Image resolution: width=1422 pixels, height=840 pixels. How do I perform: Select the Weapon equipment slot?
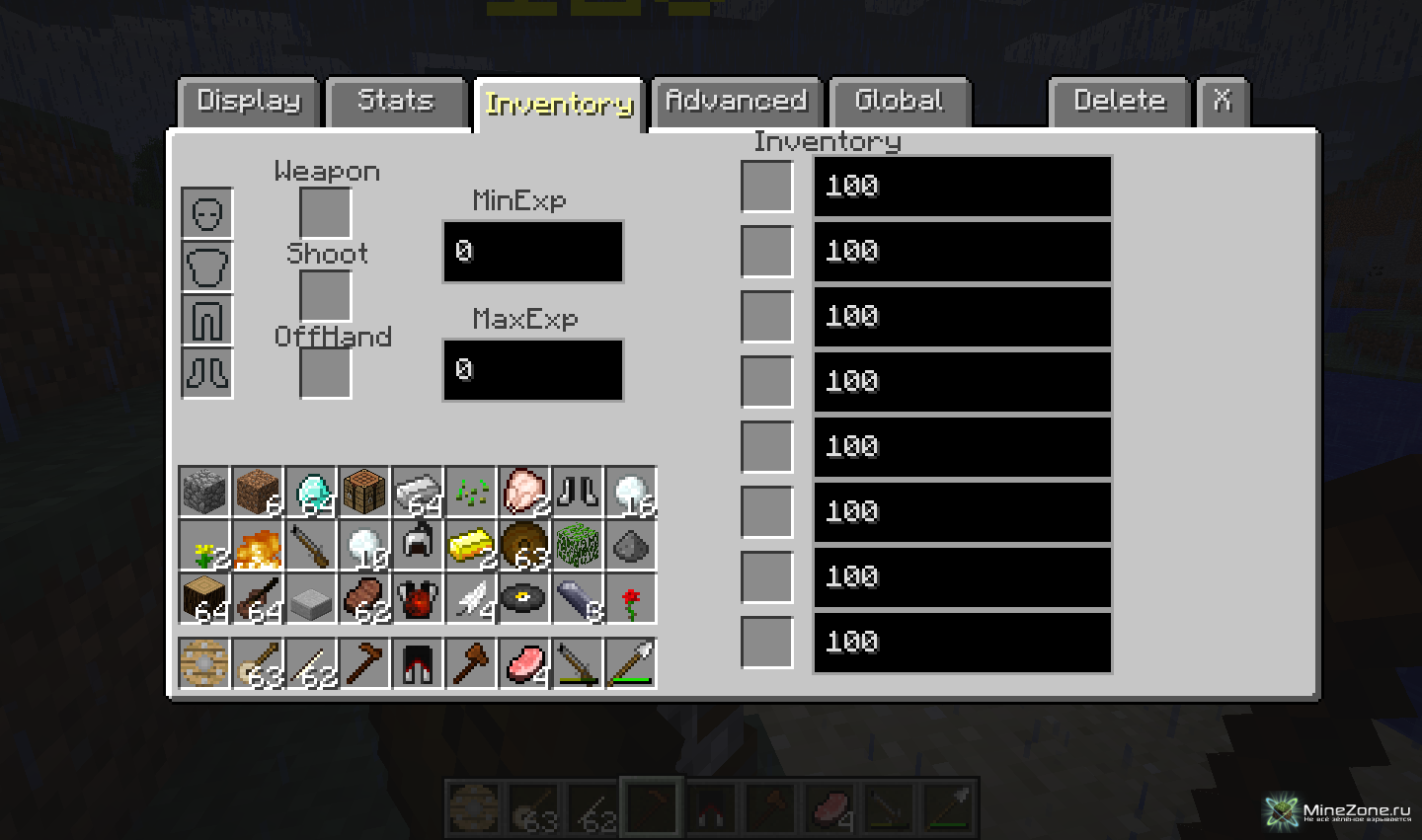325,212
